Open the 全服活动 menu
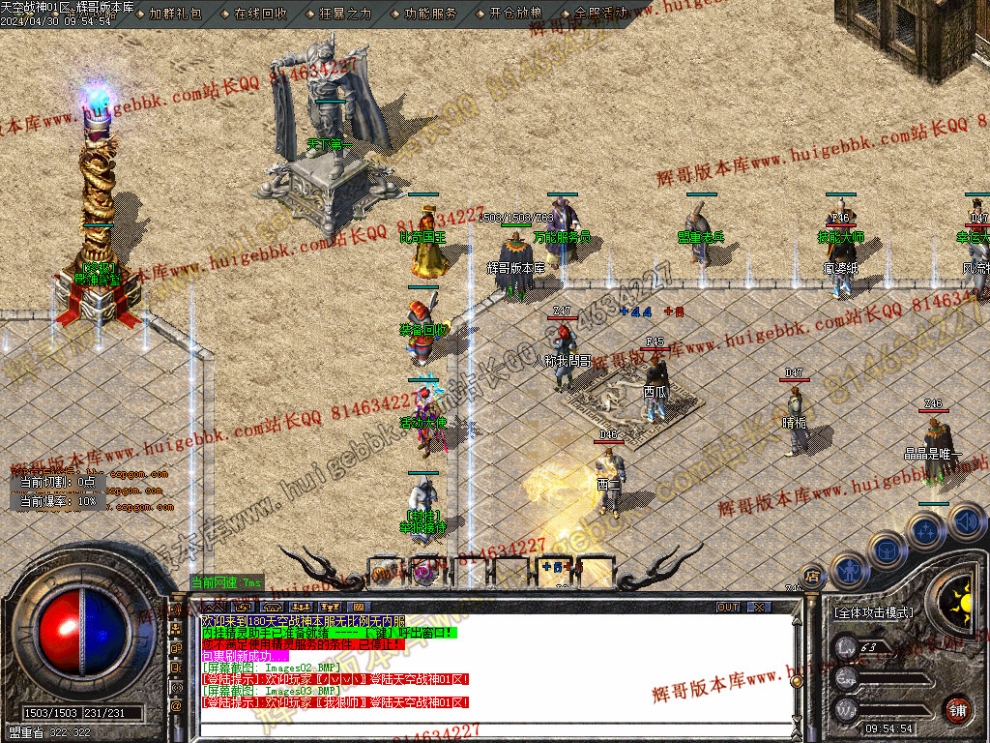This screenshot has height=743, width=990. (x=601, y=14)
